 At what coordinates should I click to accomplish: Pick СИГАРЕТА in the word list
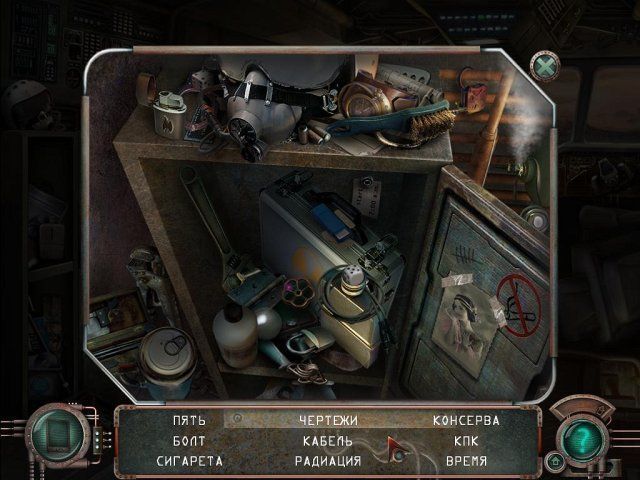[x=189, y=461]
